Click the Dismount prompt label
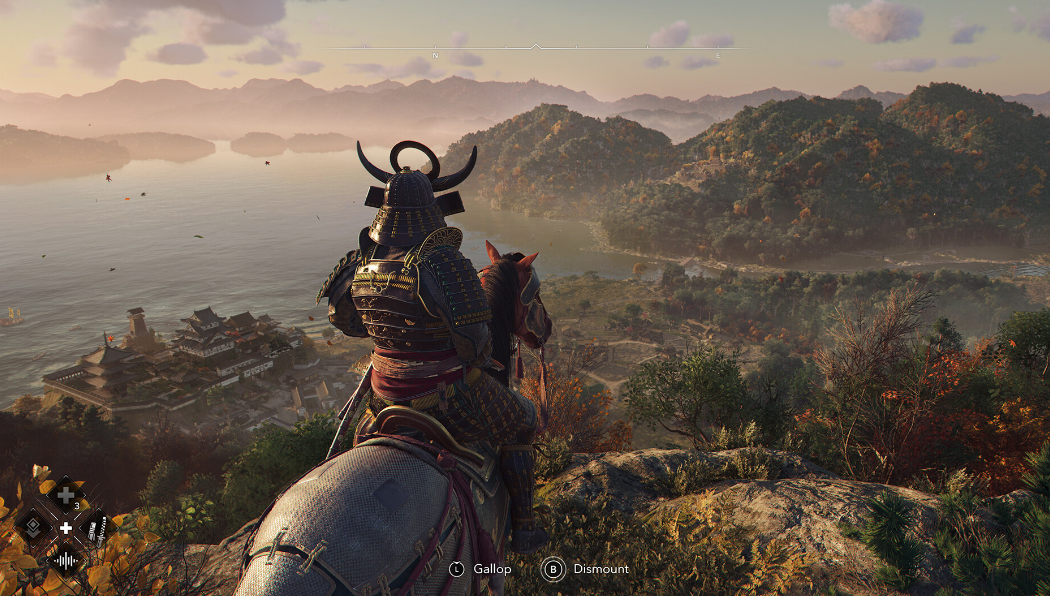 click(x=601, y=569)
